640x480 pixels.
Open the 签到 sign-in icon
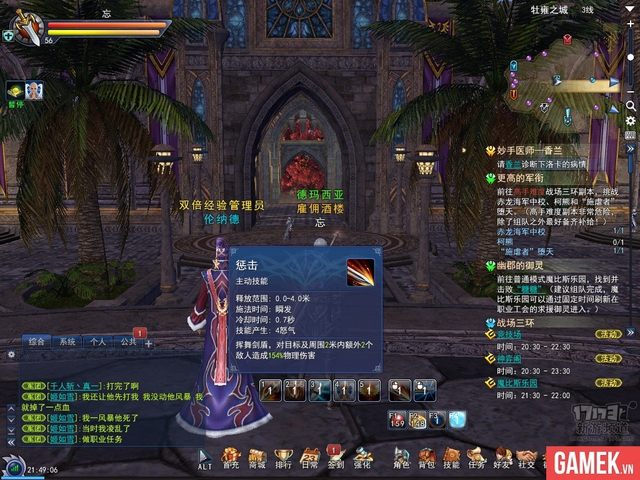[336, 456]
